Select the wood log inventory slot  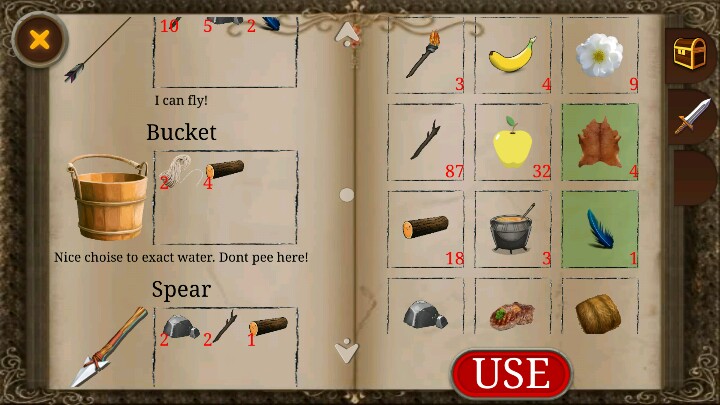pos(425,229)
